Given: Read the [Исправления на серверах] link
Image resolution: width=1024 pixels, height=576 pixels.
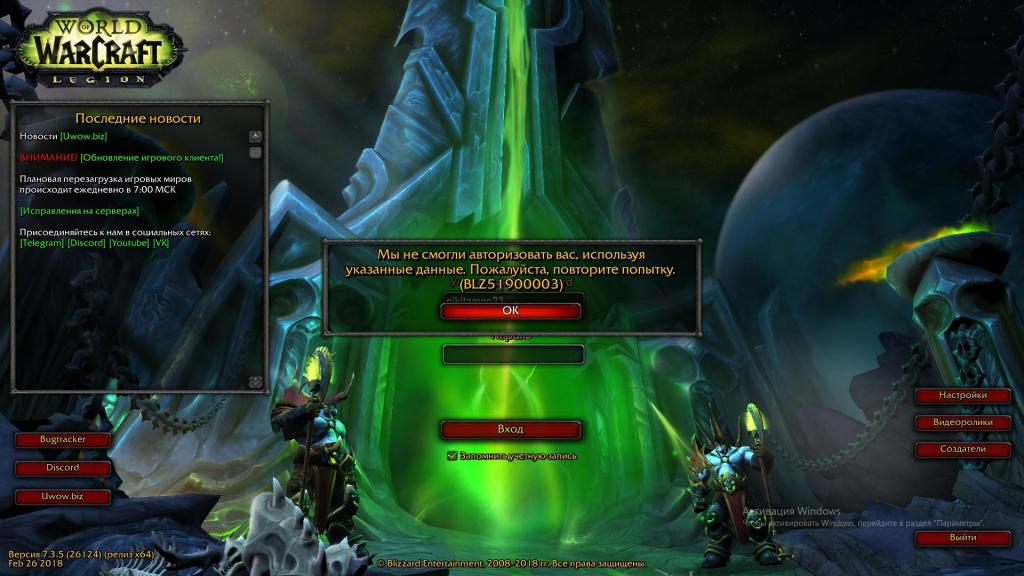Looking at the screenshot, I should coord(79,211).
